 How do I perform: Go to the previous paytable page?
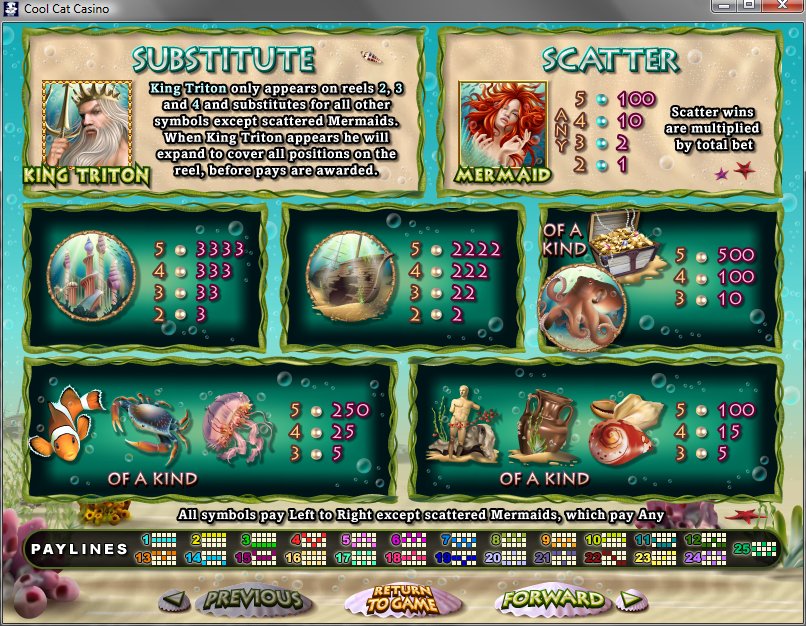click(238, 600)
